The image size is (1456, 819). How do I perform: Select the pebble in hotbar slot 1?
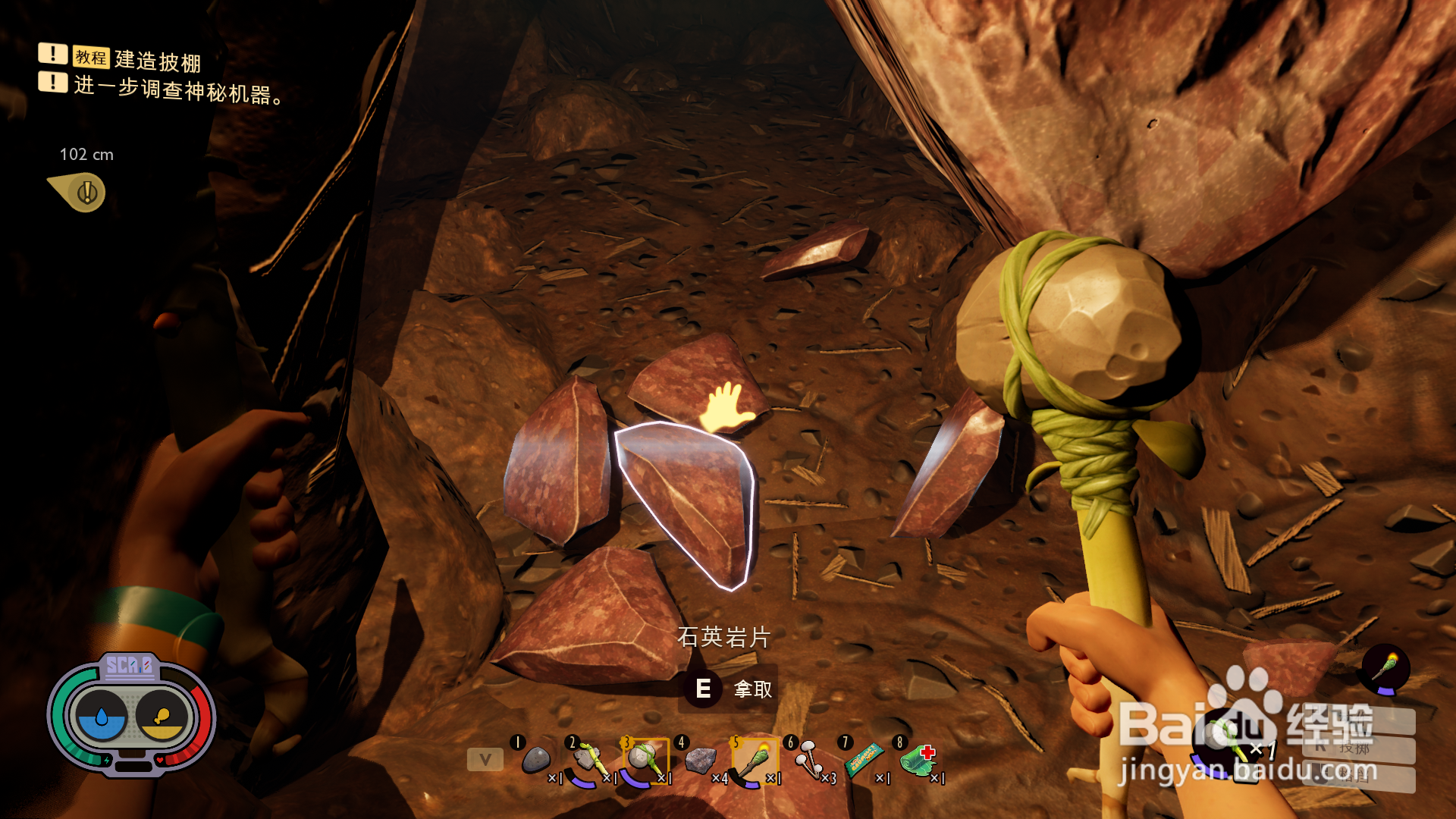click(536, 759)
